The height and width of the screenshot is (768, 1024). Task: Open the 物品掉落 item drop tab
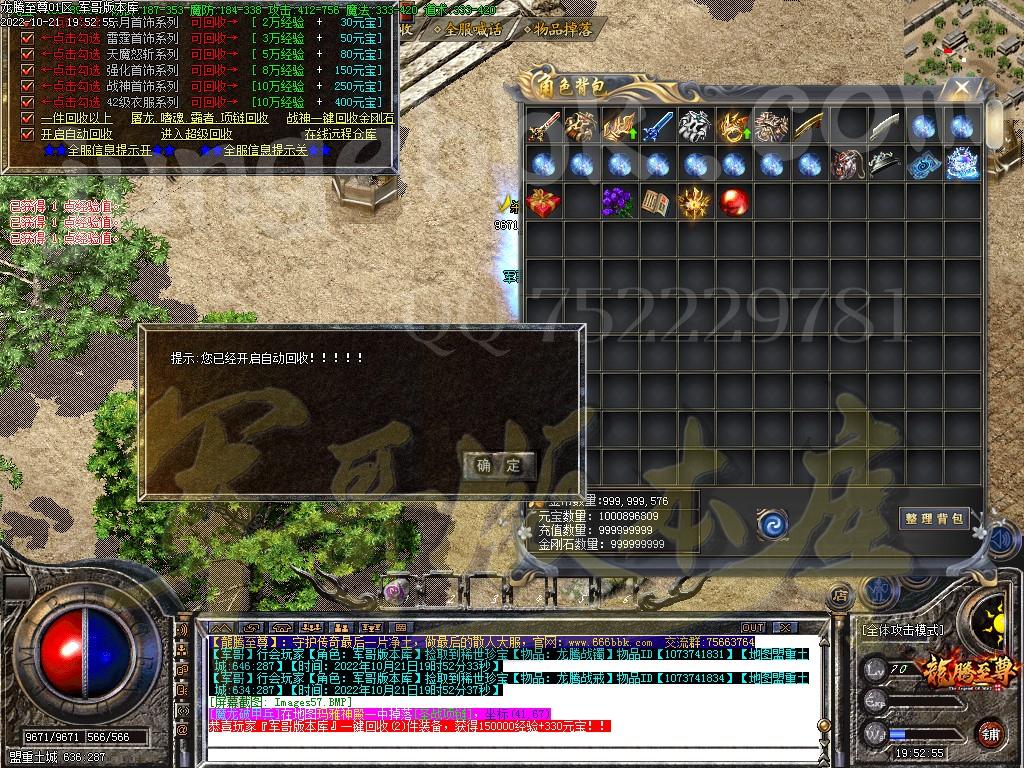tap(559, 29)
